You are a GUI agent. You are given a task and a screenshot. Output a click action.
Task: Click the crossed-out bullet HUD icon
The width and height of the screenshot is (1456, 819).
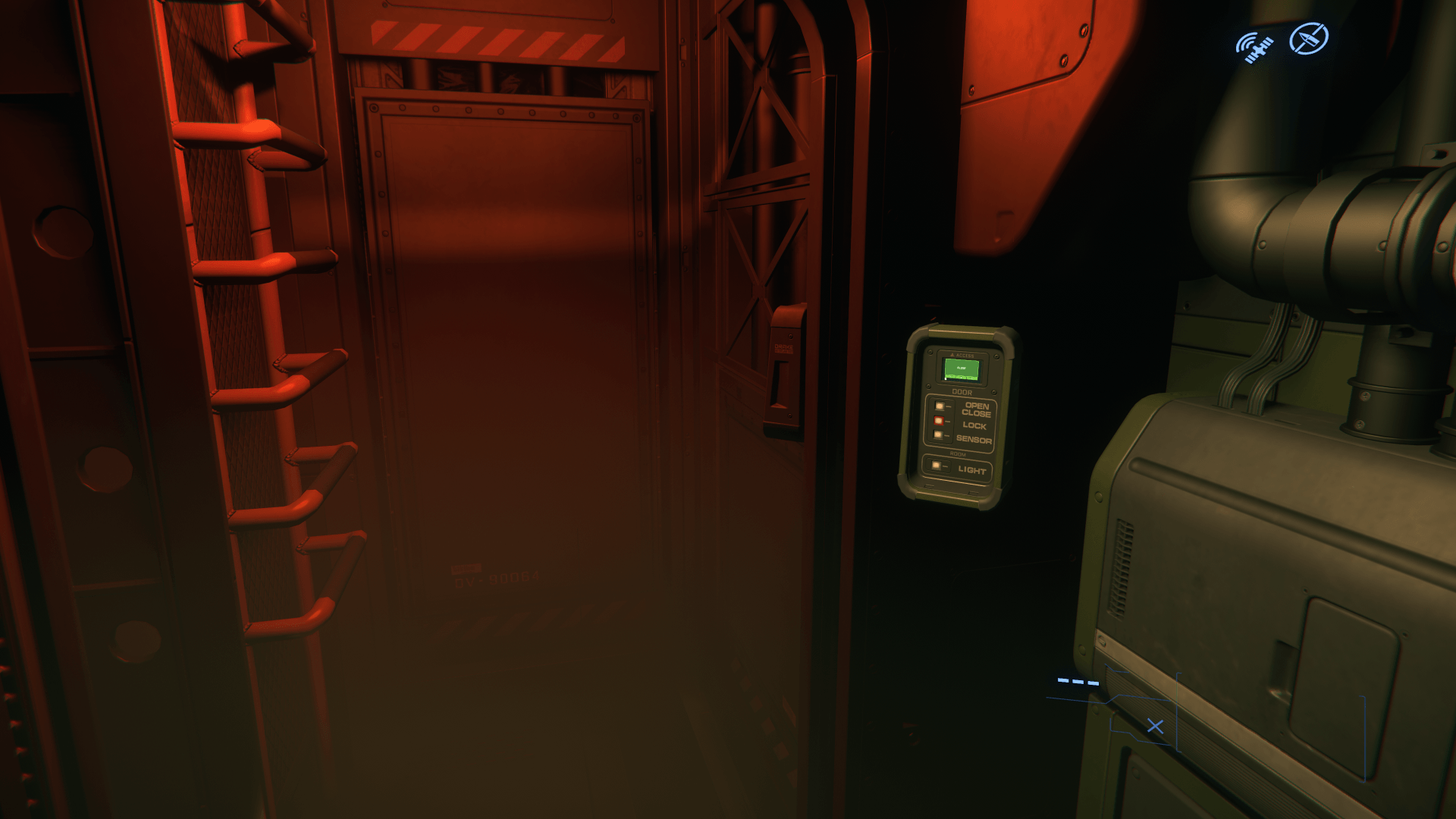click(x=1309, y=39)
